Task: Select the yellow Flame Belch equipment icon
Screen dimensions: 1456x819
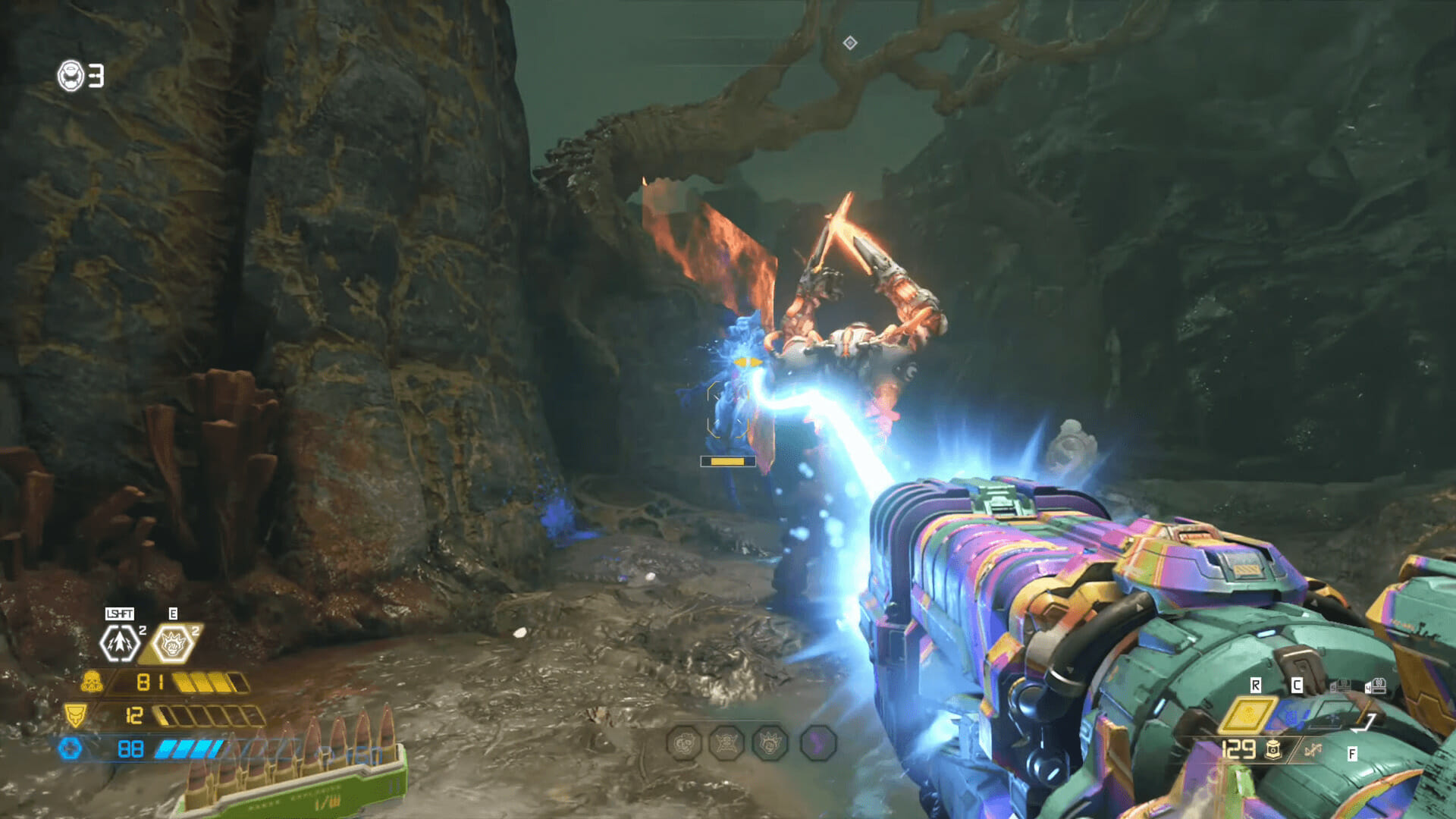Action: tap(1247, 714)
